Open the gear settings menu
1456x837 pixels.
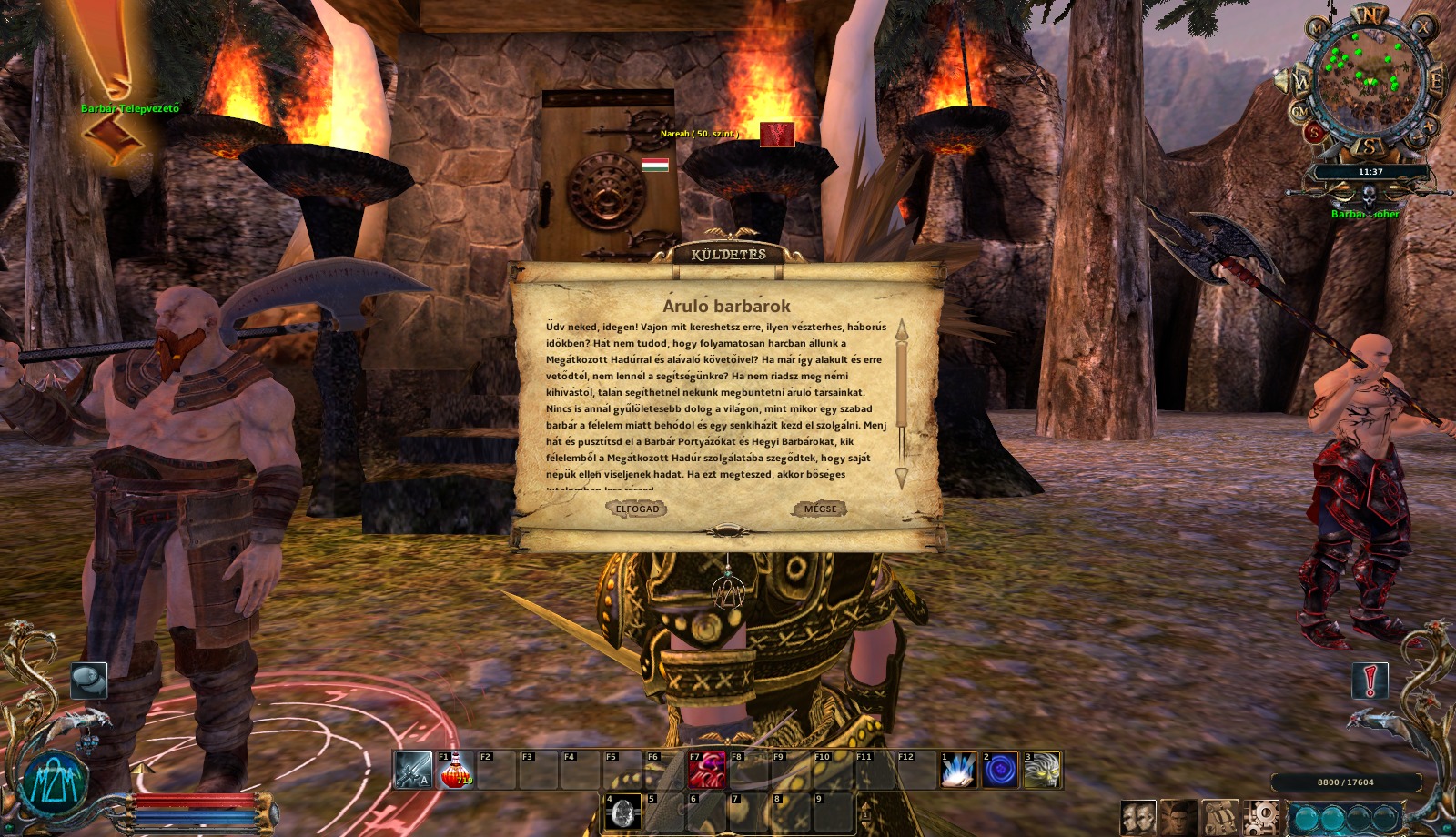pos(1261,819)
